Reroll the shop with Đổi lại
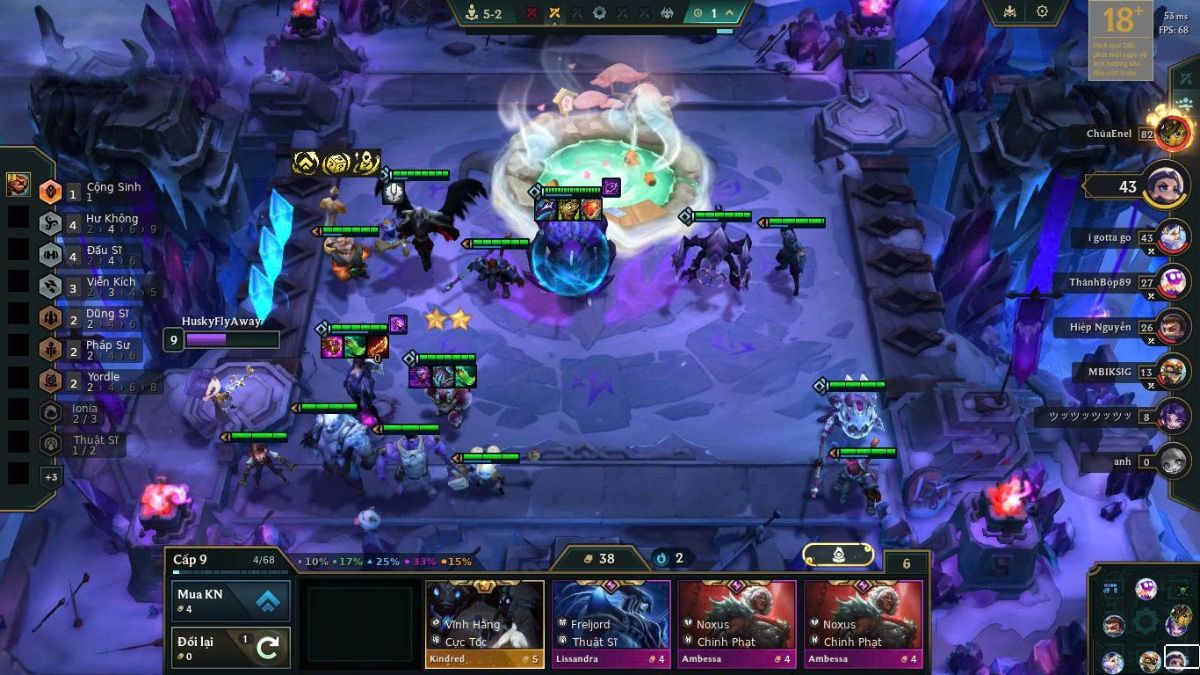The image size is (1200, 675). click(232, 647)
